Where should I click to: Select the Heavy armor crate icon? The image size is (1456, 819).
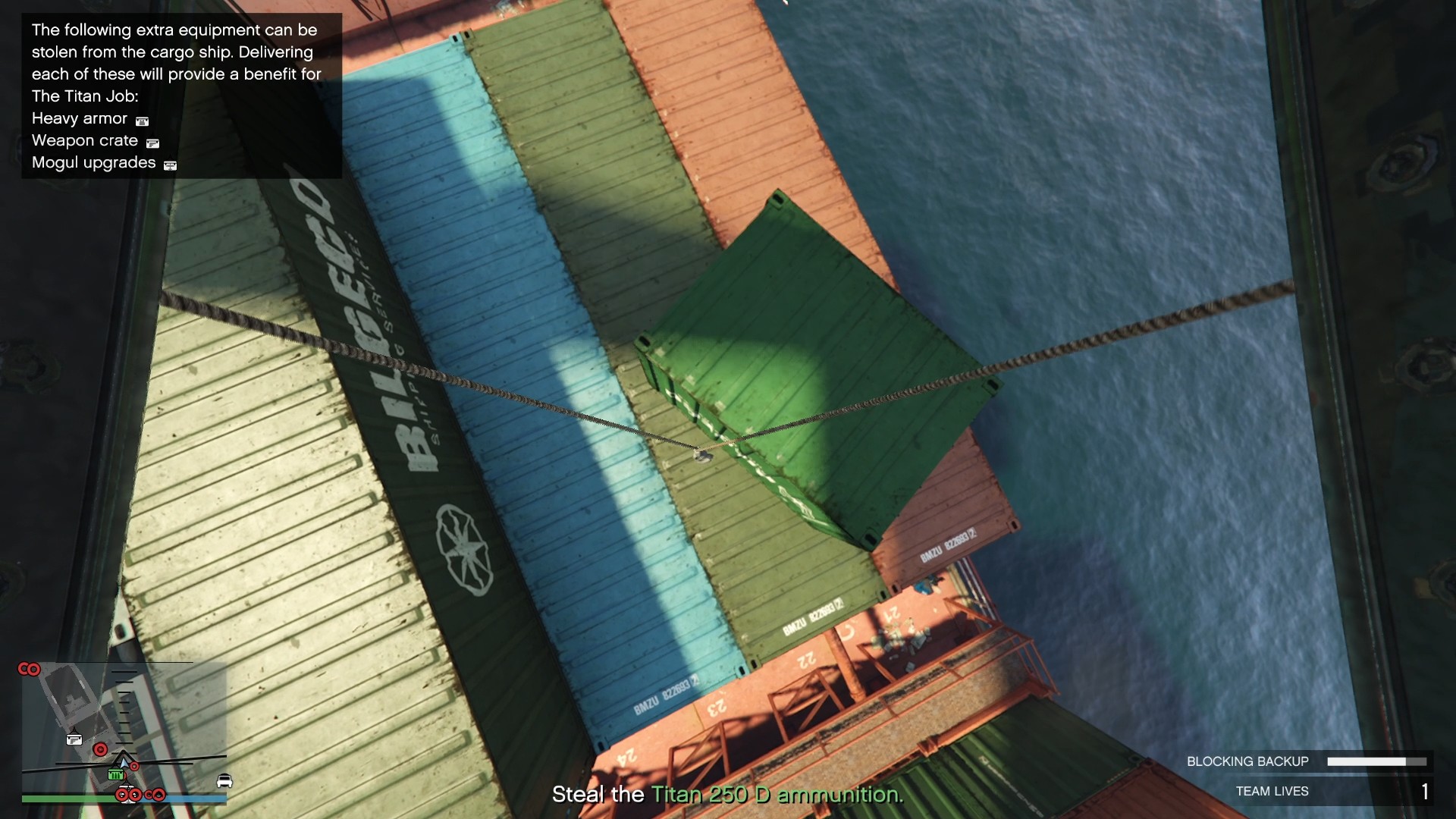(142, 121)
